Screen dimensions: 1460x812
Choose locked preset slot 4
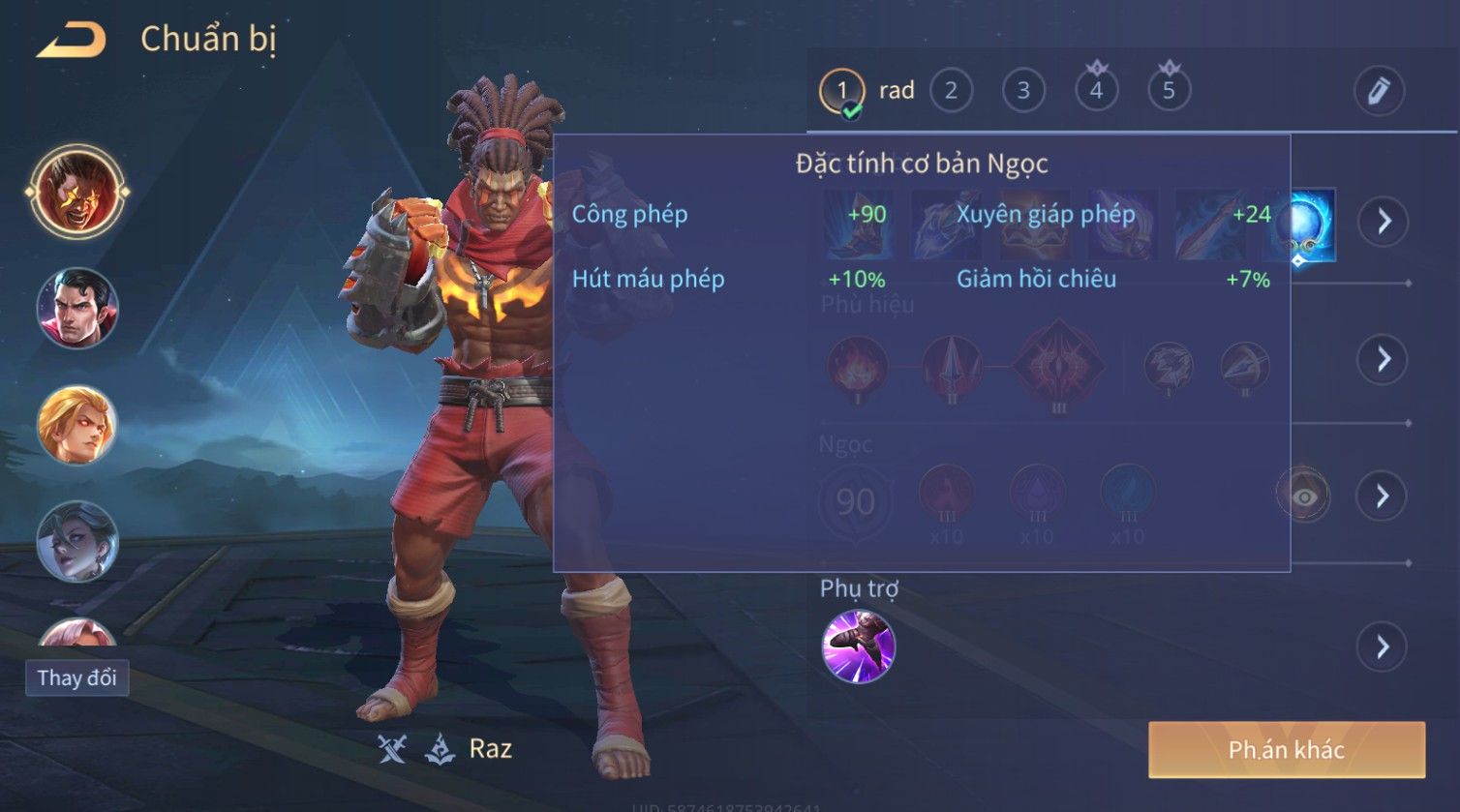pos(1096,91)
